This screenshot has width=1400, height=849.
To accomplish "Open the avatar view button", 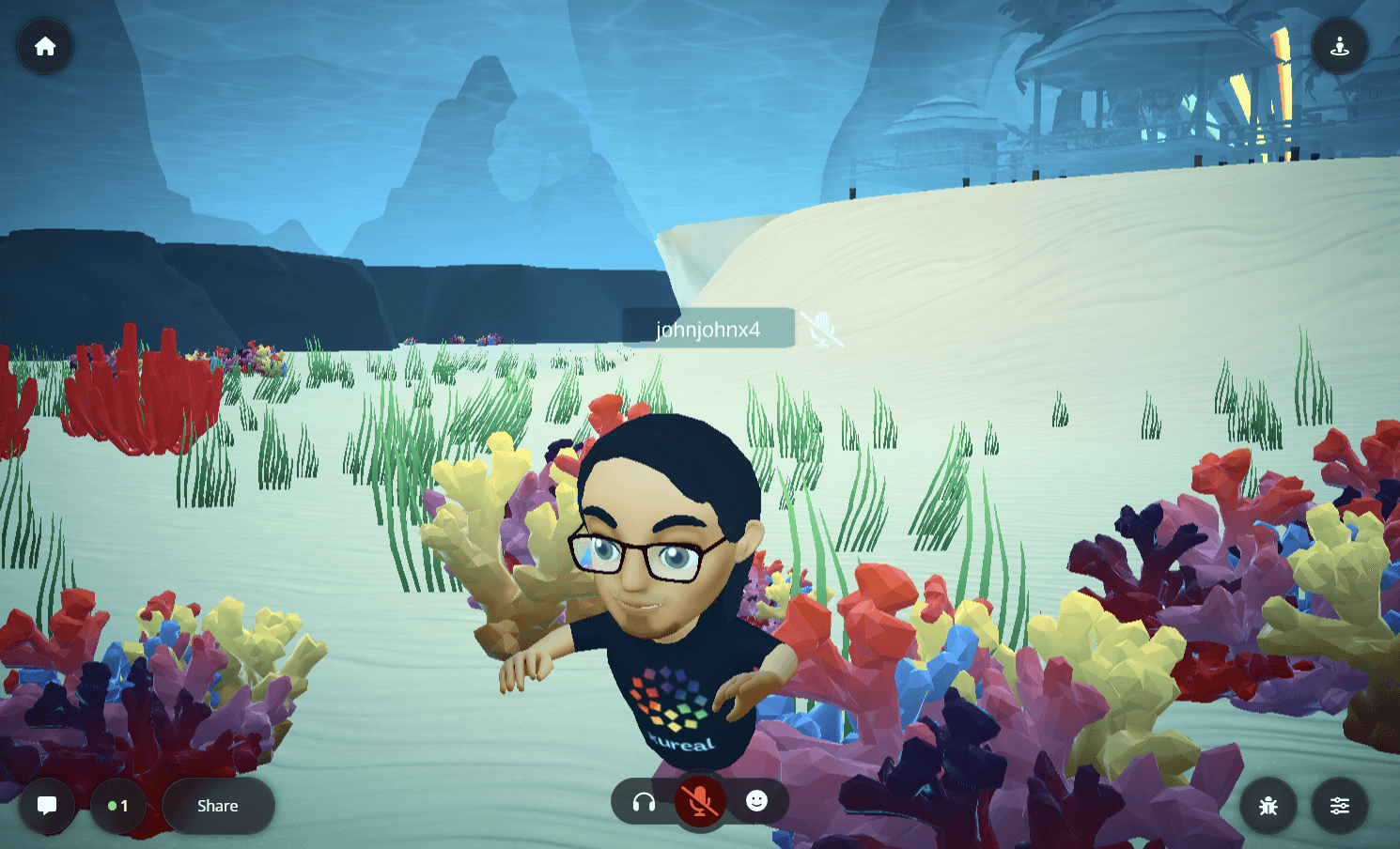I will pyautogui.click(x=1339, y=46).
